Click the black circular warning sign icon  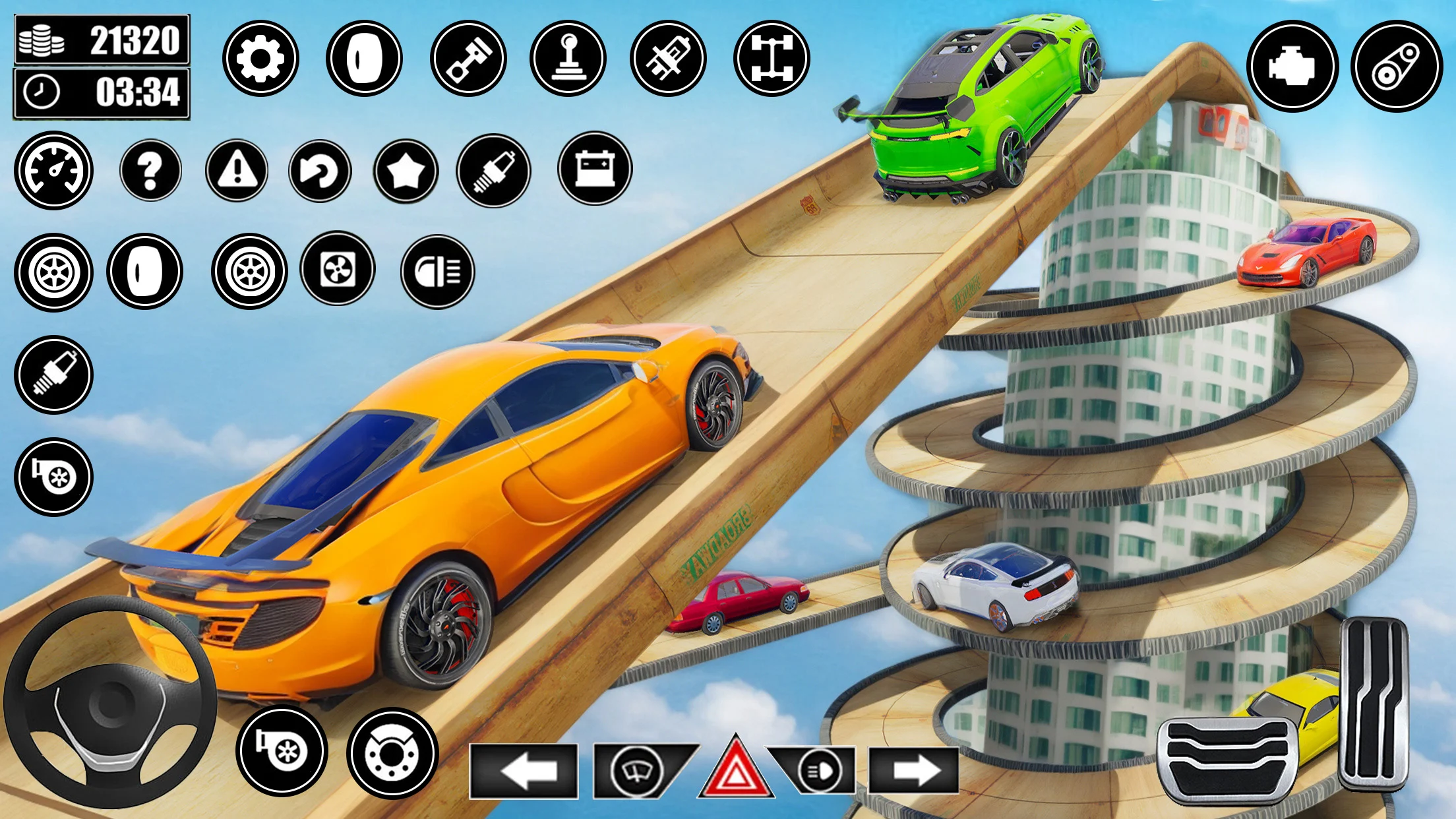237,170
